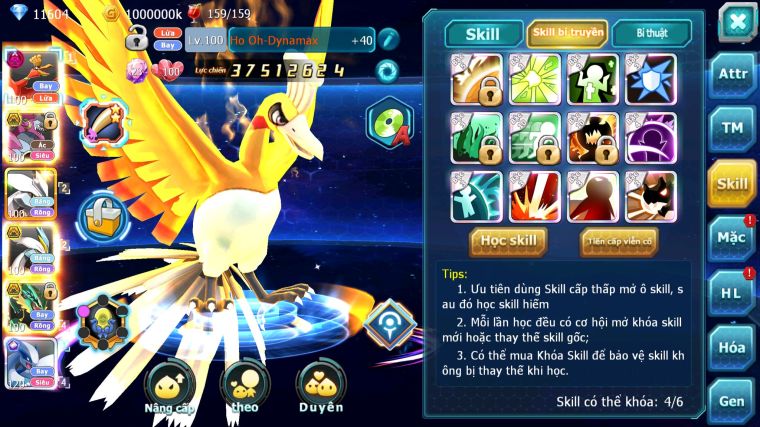The image size is (760, 427).
Task: Switch to the Skill bí truyền tab
Action: pyautogui.click(x=567, y=33)
